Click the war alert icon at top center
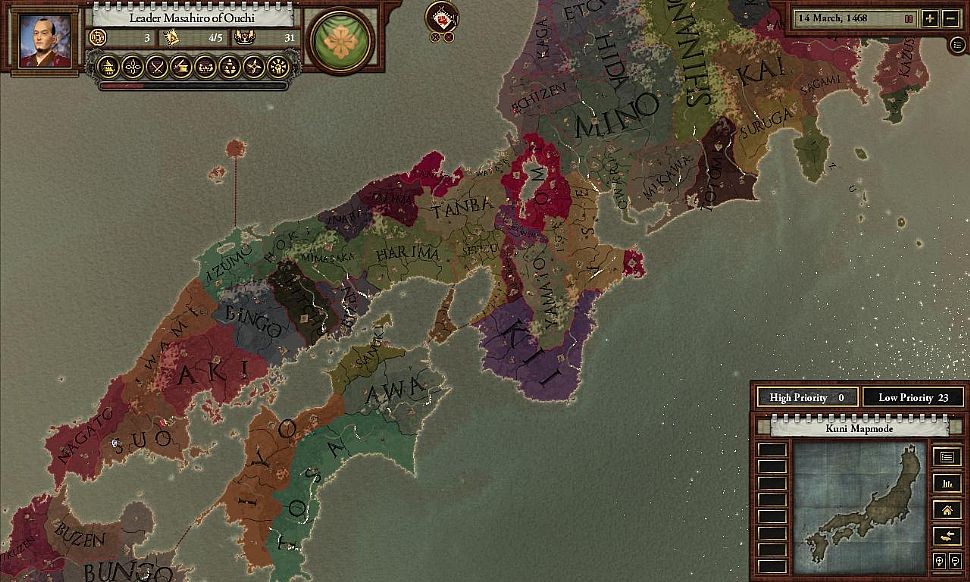The image size is (970, 582). (x=442, y=17)
